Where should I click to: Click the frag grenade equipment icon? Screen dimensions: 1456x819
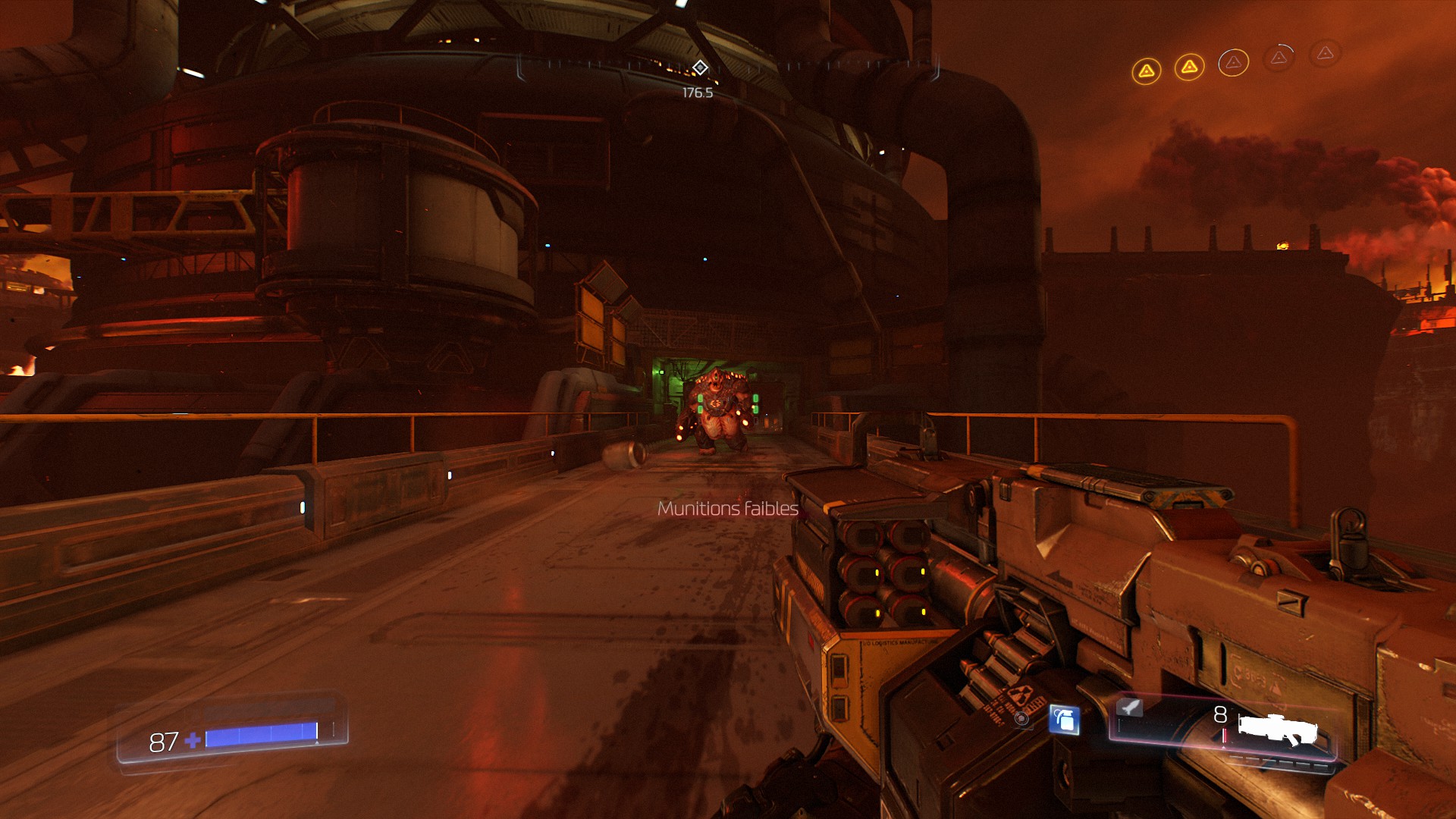coord(1064,719)
